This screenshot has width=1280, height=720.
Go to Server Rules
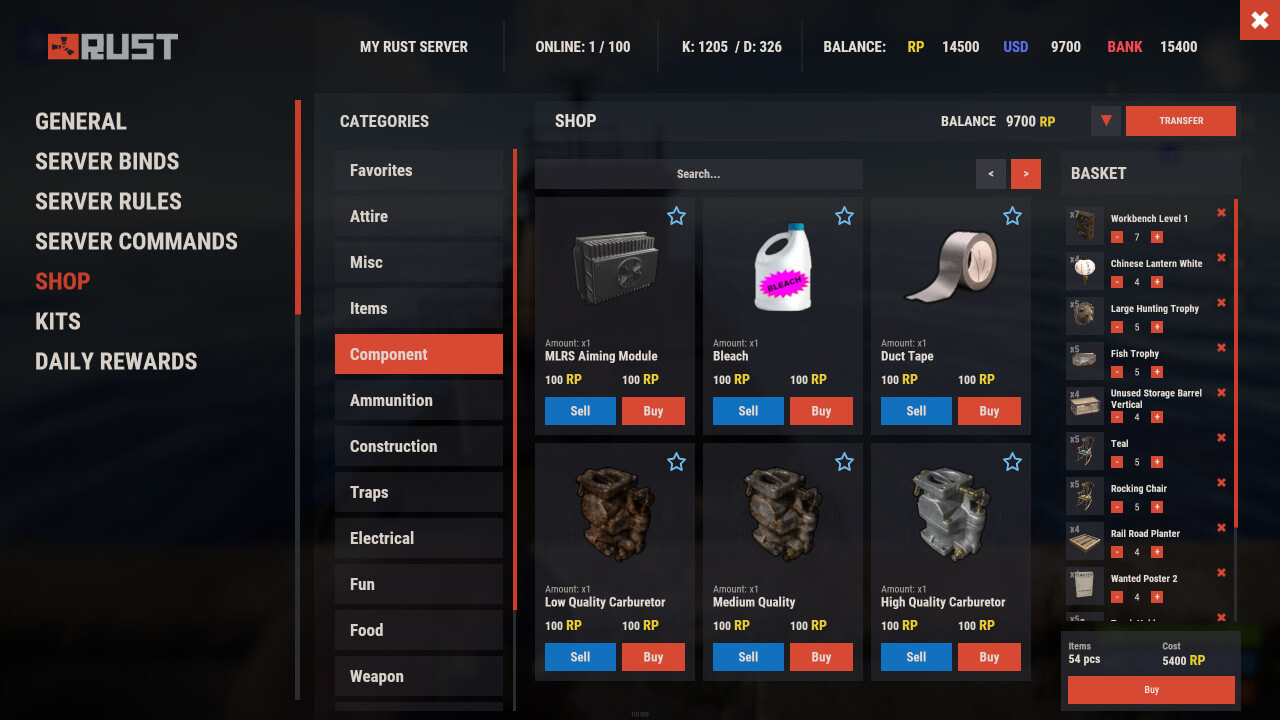click(x=108, y=202)
